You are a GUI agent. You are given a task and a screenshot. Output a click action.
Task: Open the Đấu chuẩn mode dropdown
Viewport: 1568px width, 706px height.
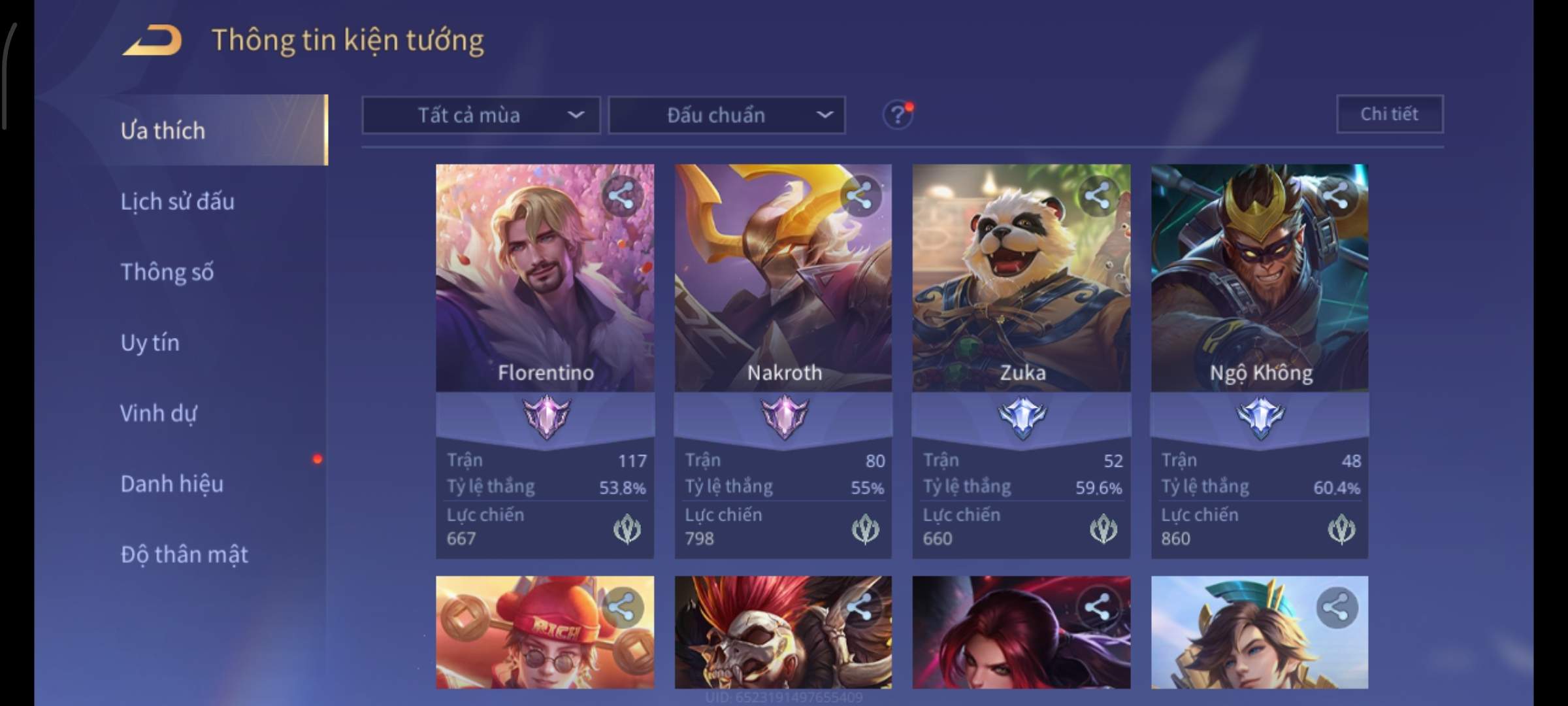[727, 116]
